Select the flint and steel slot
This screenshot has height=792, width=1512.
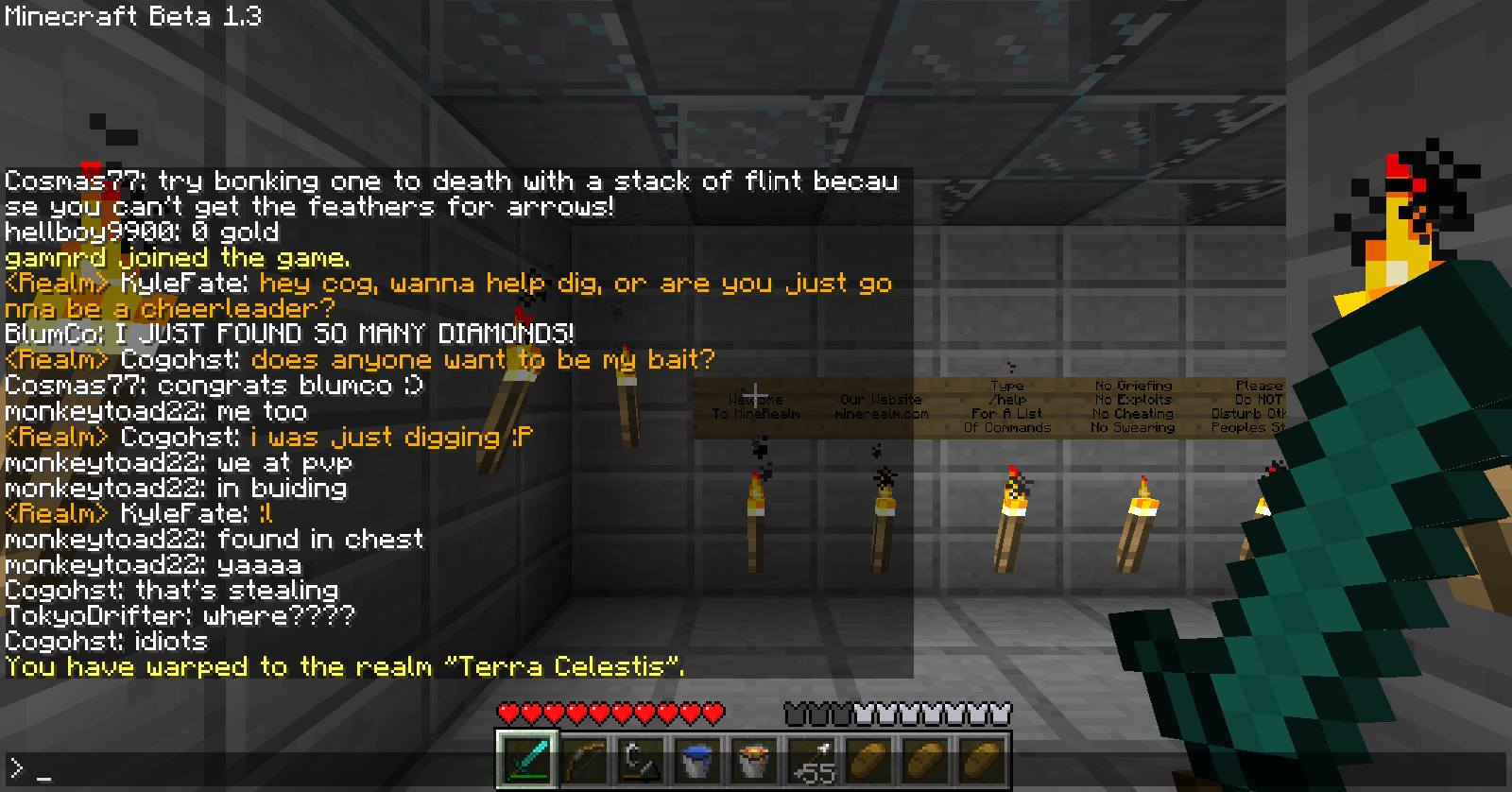(641, 759)
